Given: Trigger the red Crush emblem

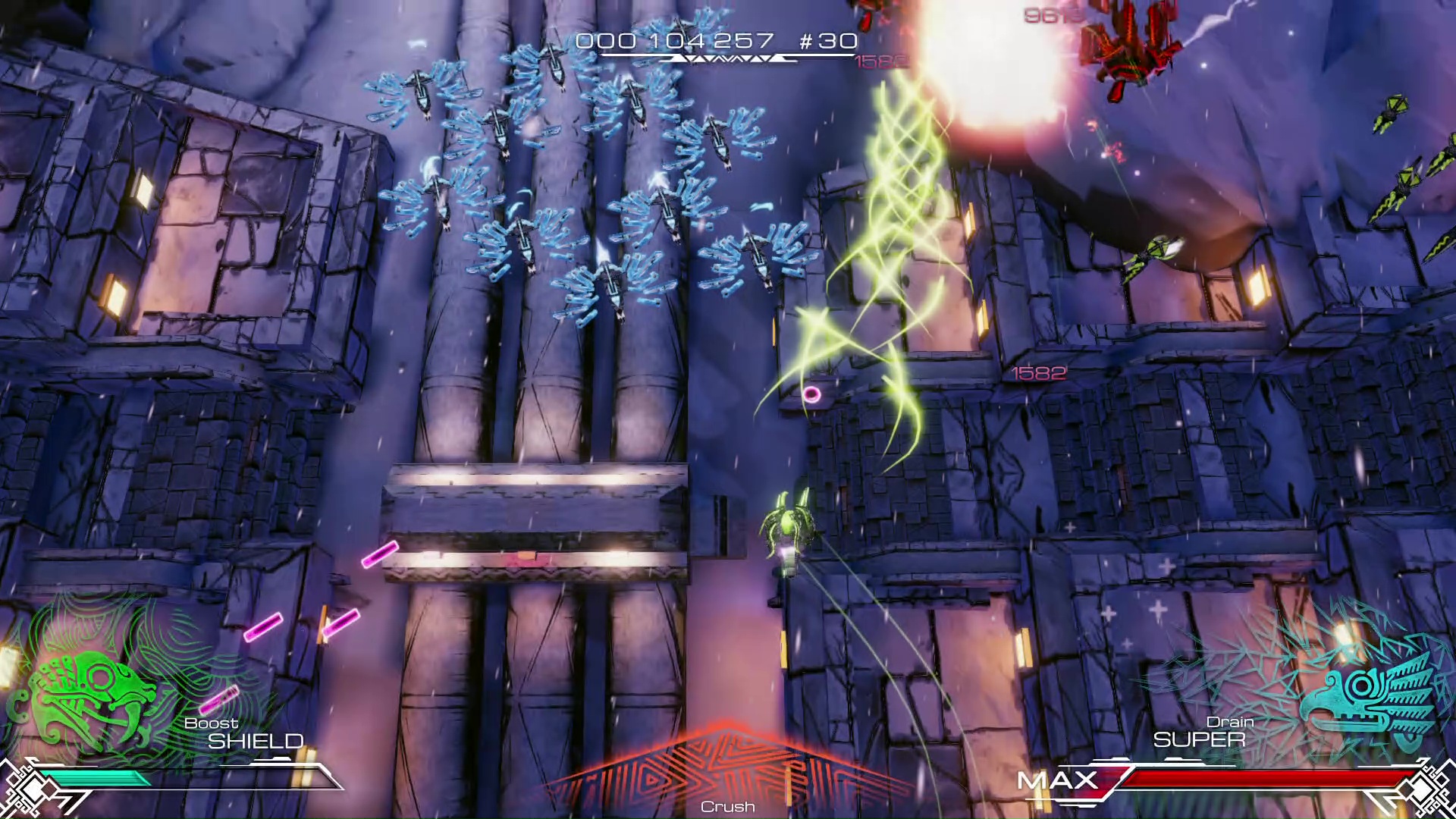Looking at the screenshot, I should (x=726, y=773).
